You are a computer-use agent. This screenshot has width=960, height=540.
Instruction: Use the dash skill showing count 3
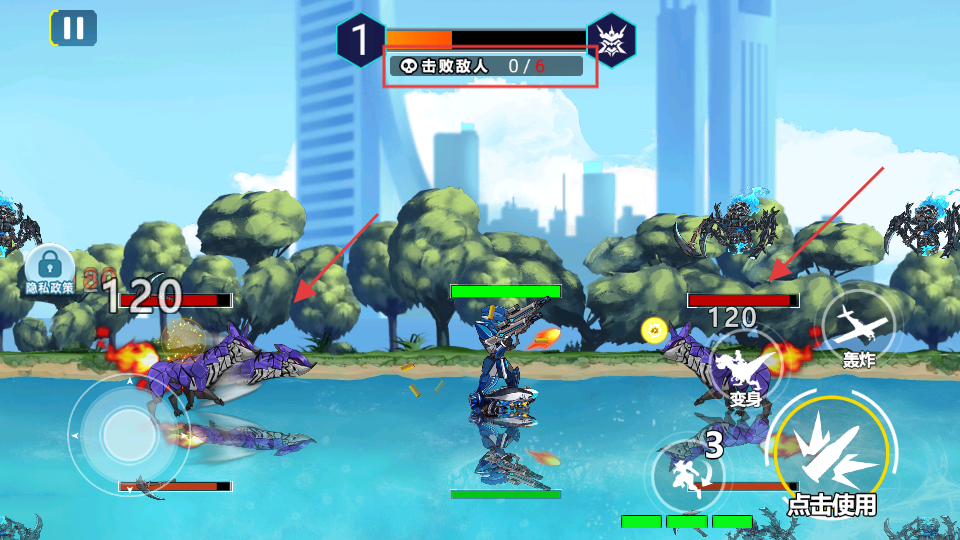click(690, 468)
